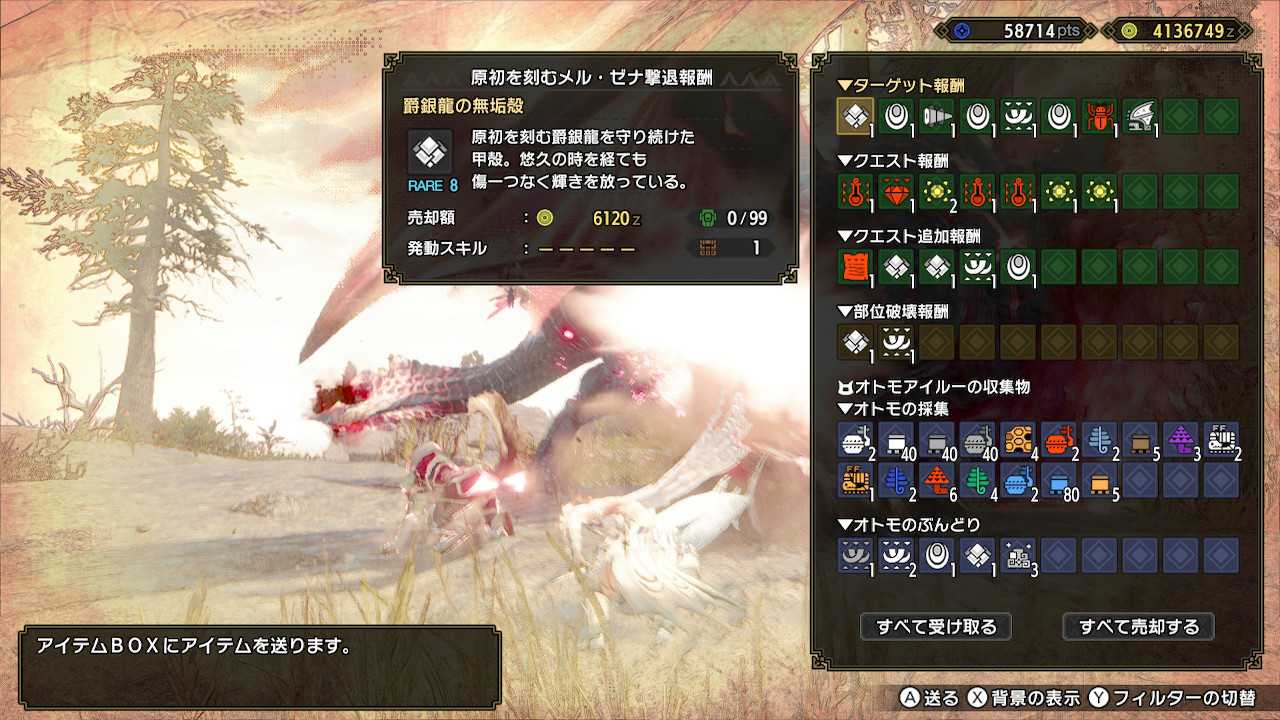Viewport: 1280px width, 720px height.
Task: Select the orange honeycomb item in Otomo gathering
Action: tap(1018, 440)
